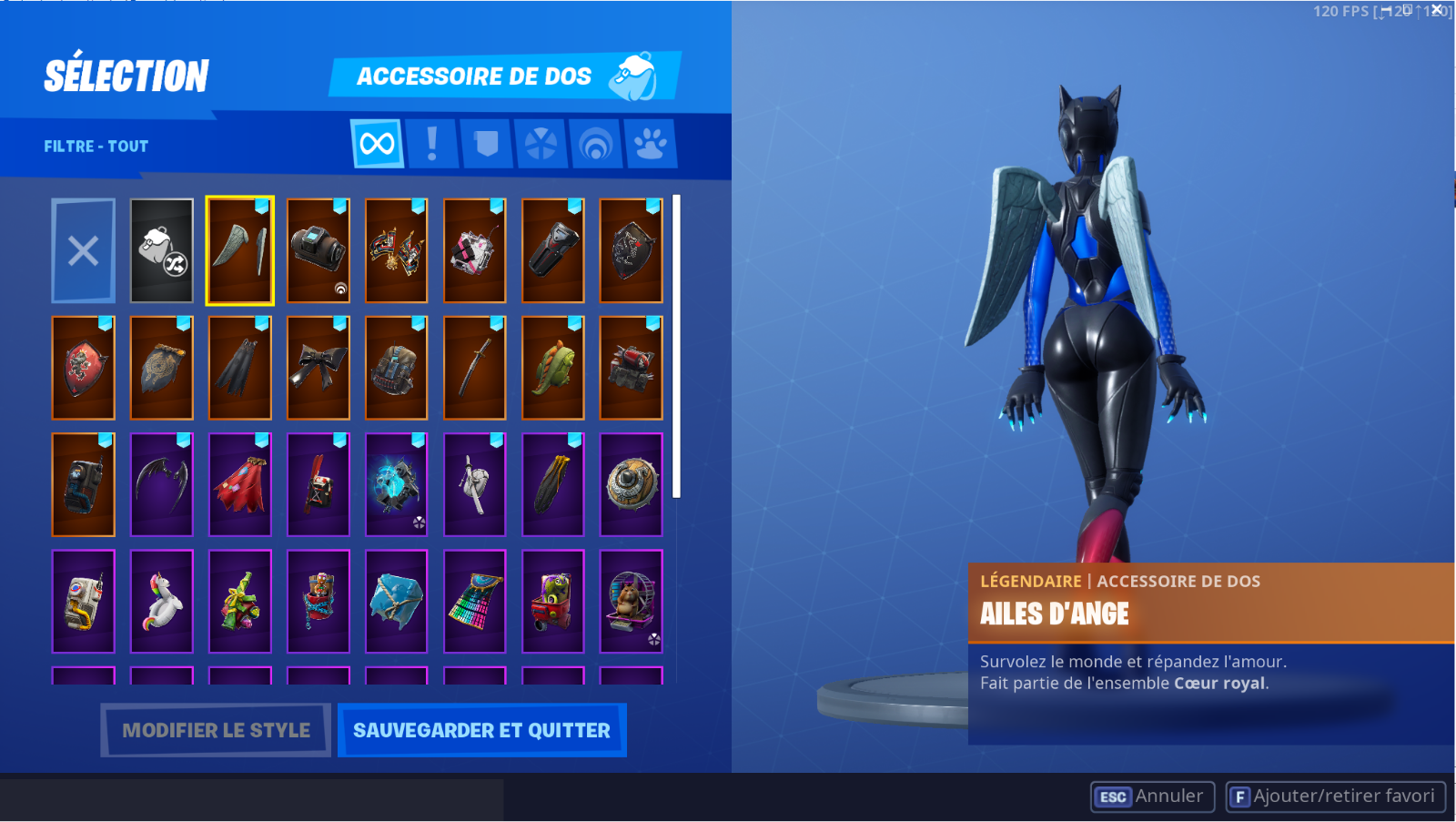Click the back bling bag icon in the header
The image size is (1456, 822).
[634, 73]
